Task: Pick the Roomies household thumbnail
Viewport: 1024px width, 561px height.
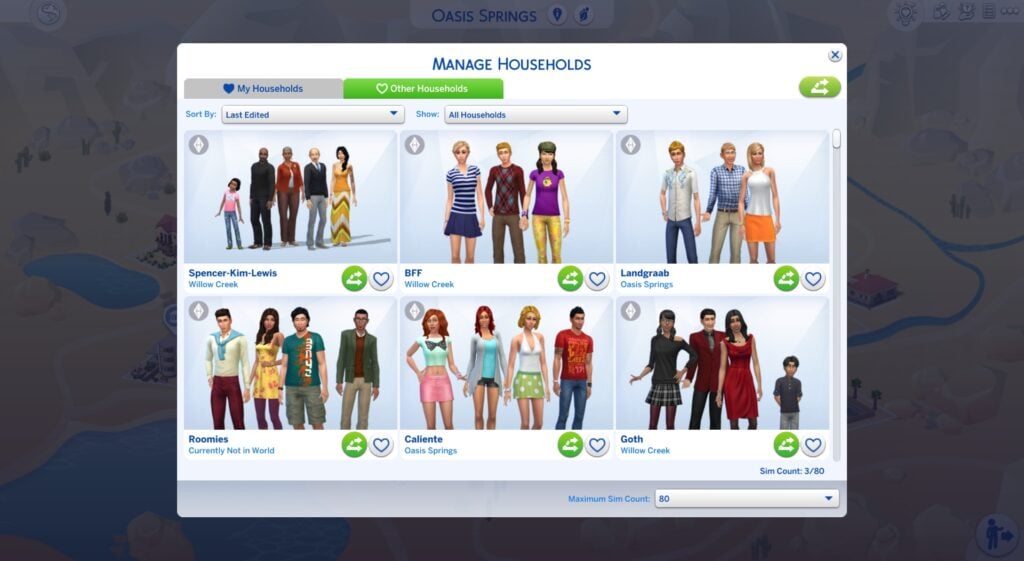Action: click(290, 364)
